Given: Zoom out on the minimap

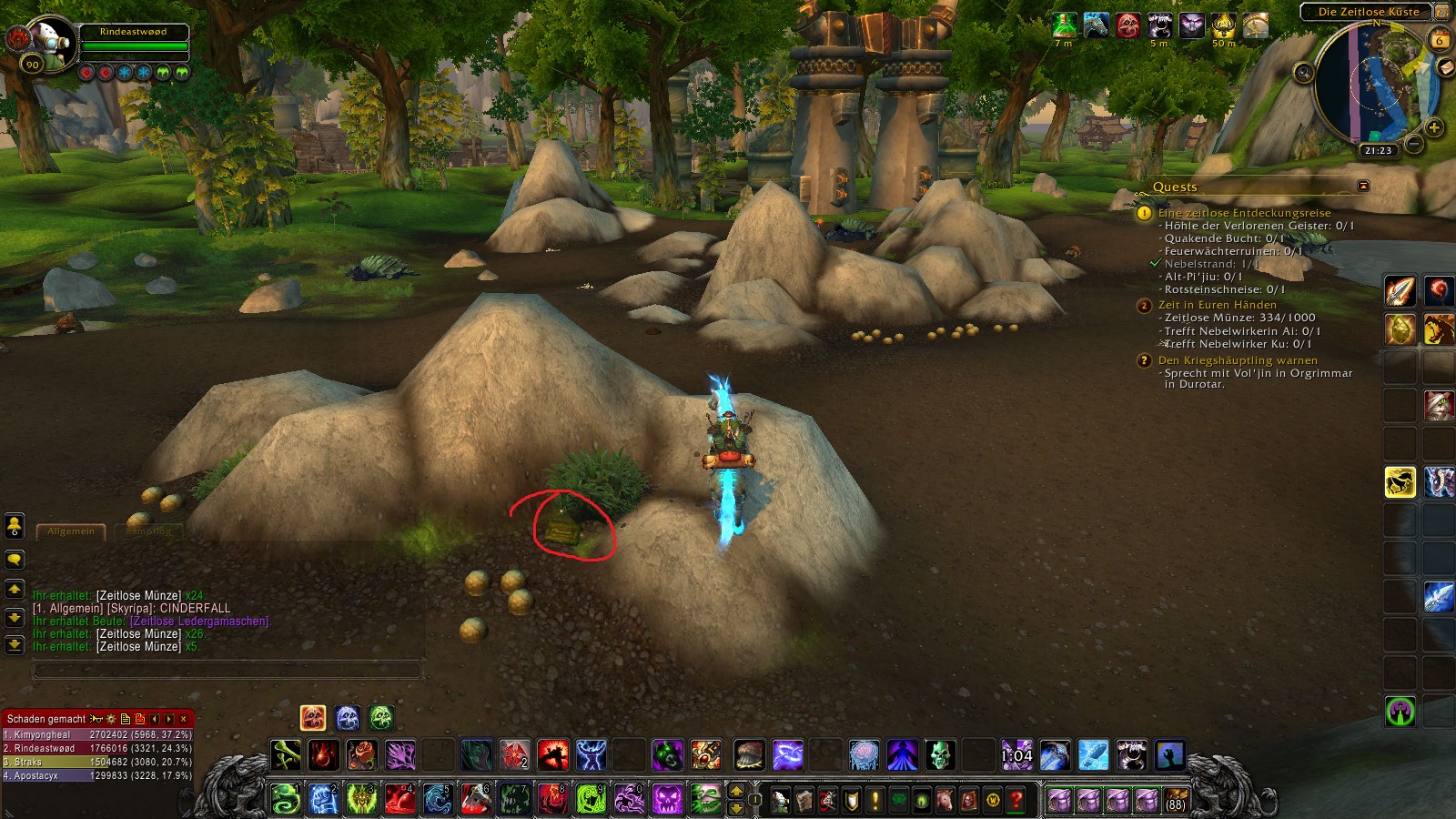Looking at the screenshot, I should 1413,144.
